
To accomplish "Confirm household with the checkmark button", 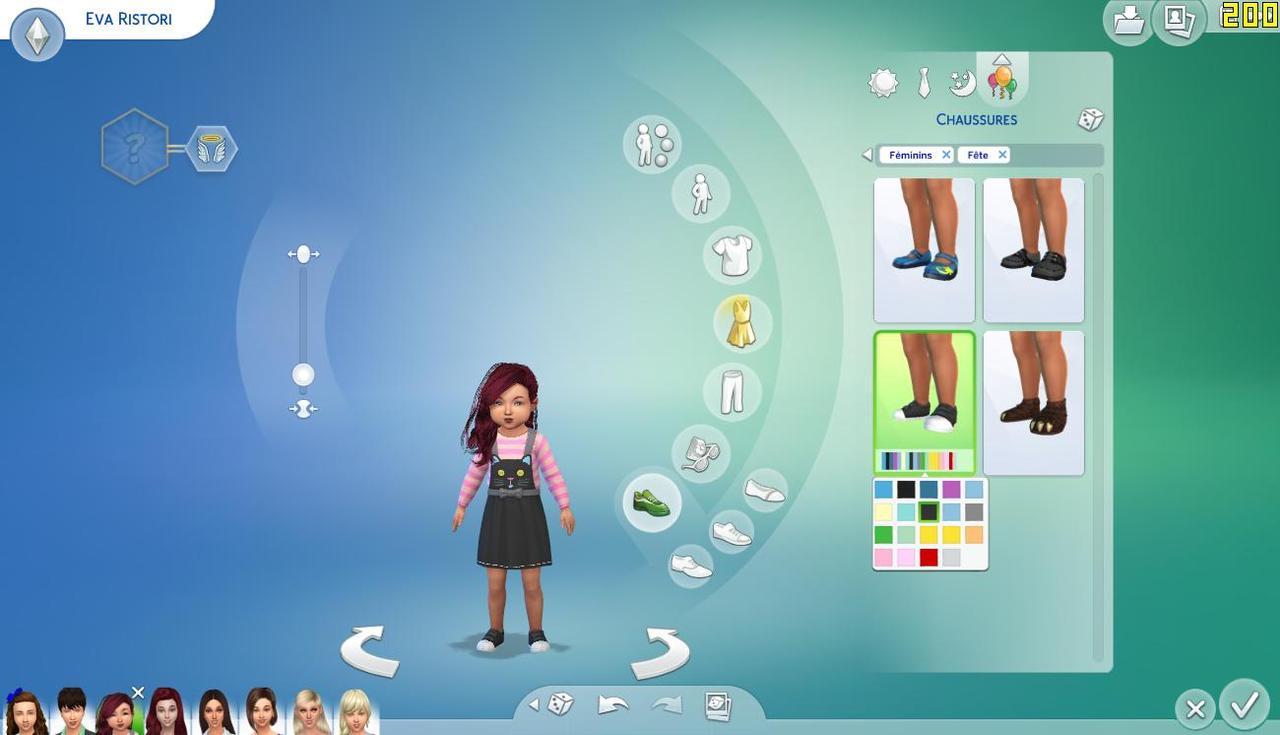I will pos(1244,707).
